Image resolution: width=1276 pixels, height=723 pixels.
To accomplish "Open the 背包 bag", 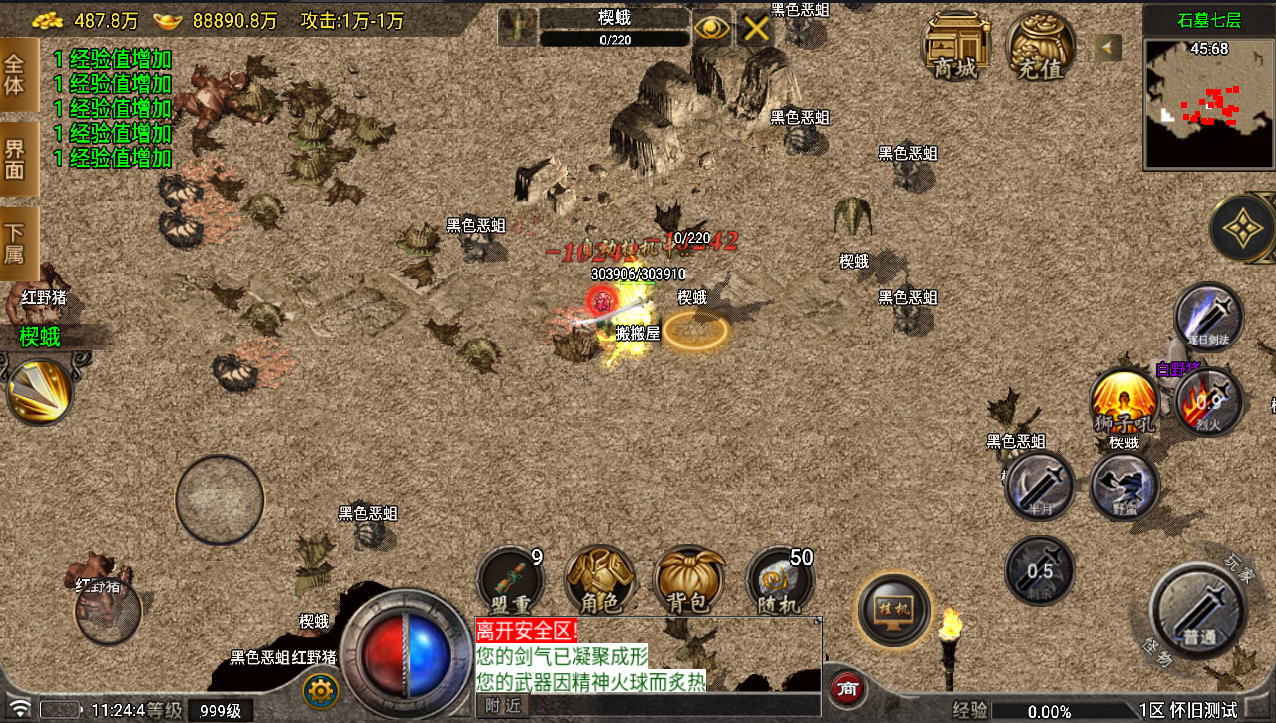I will tap(690, 580).
